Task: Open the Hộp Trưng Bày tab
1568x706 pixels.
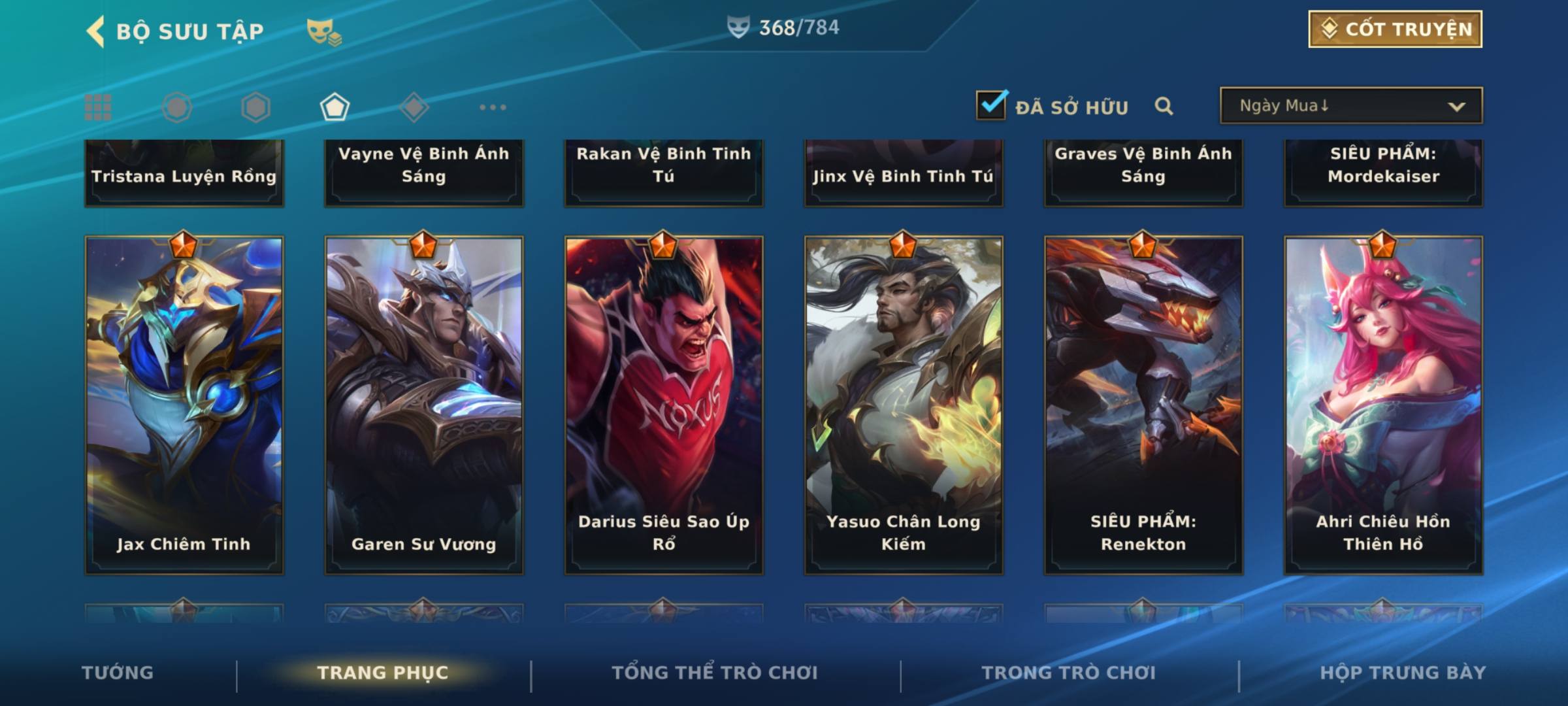Action: pos(1403,673)
